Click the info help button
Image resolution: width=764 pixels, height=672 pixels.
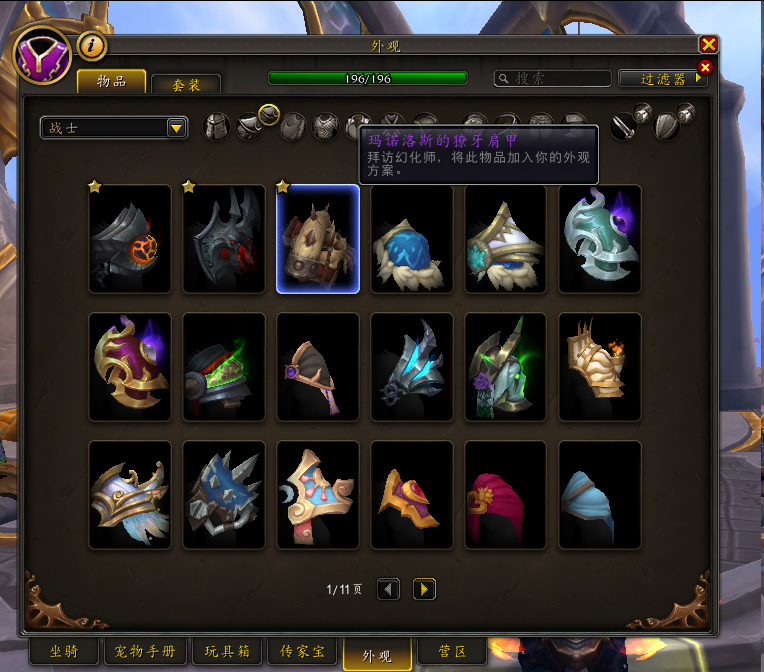(x=92, y=45)
